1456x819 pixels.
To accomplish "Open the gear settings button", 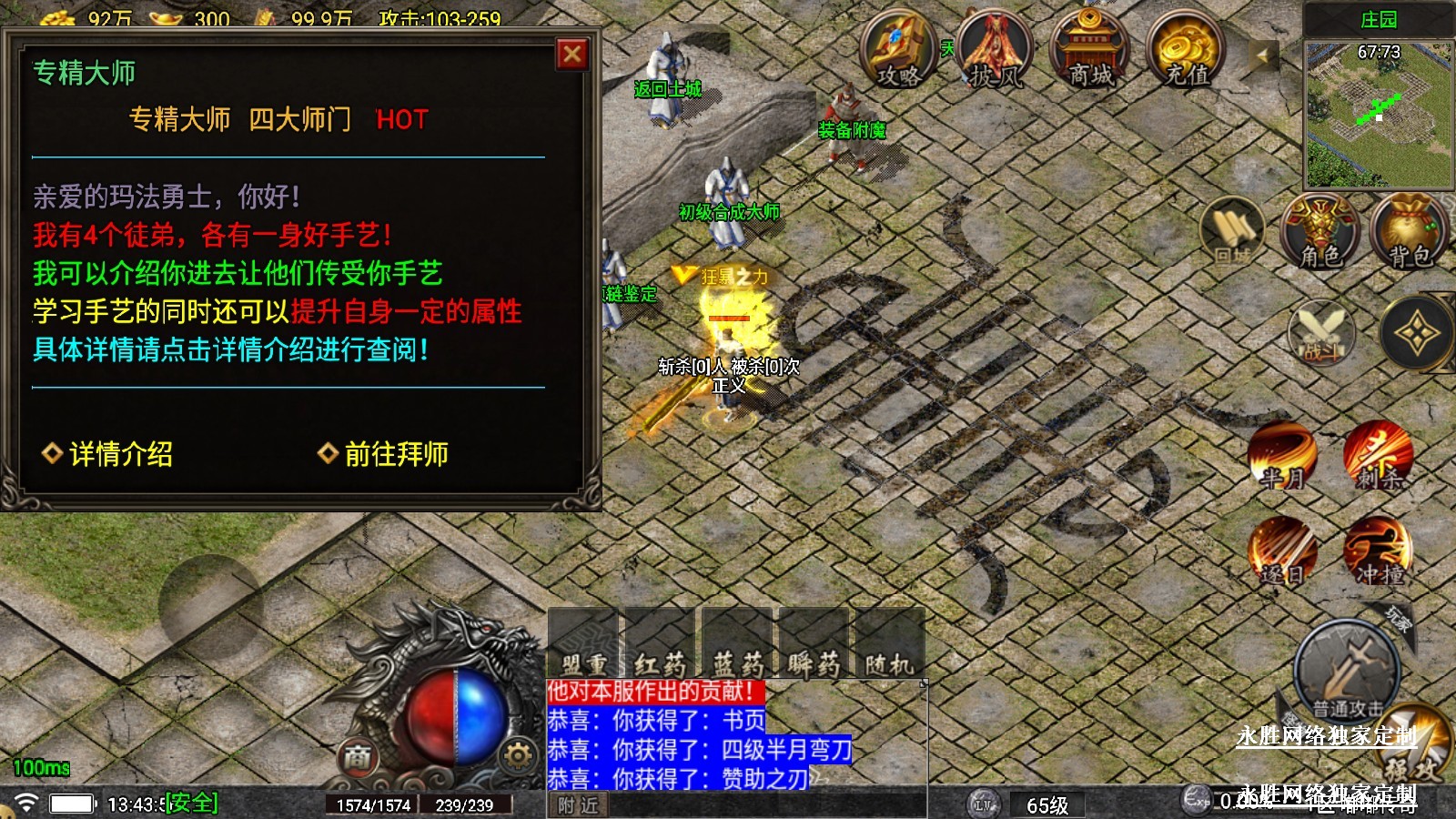I will [518, 755].
